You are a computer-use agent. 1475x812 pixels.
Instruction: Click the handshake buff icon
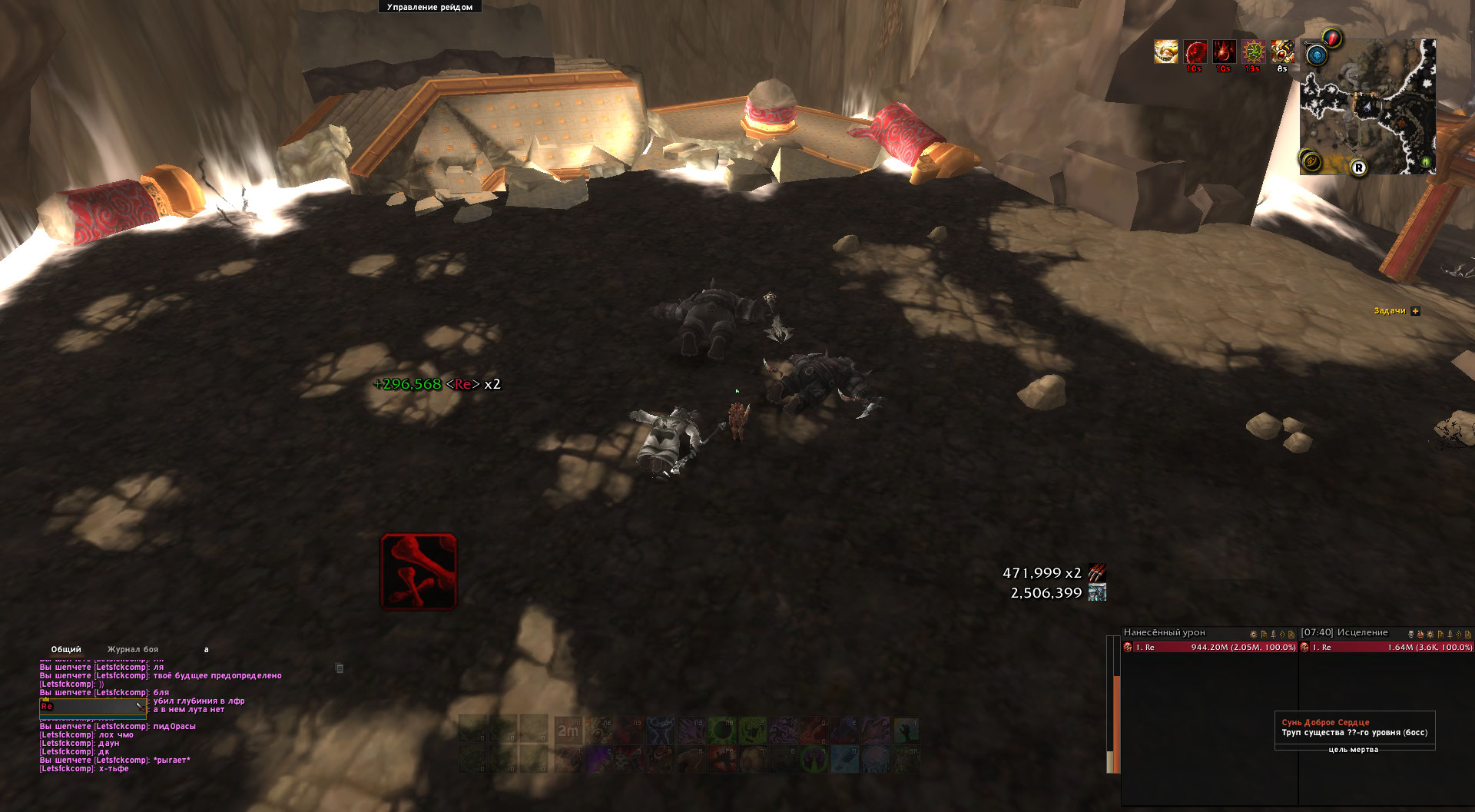(x=1165, y=51)
